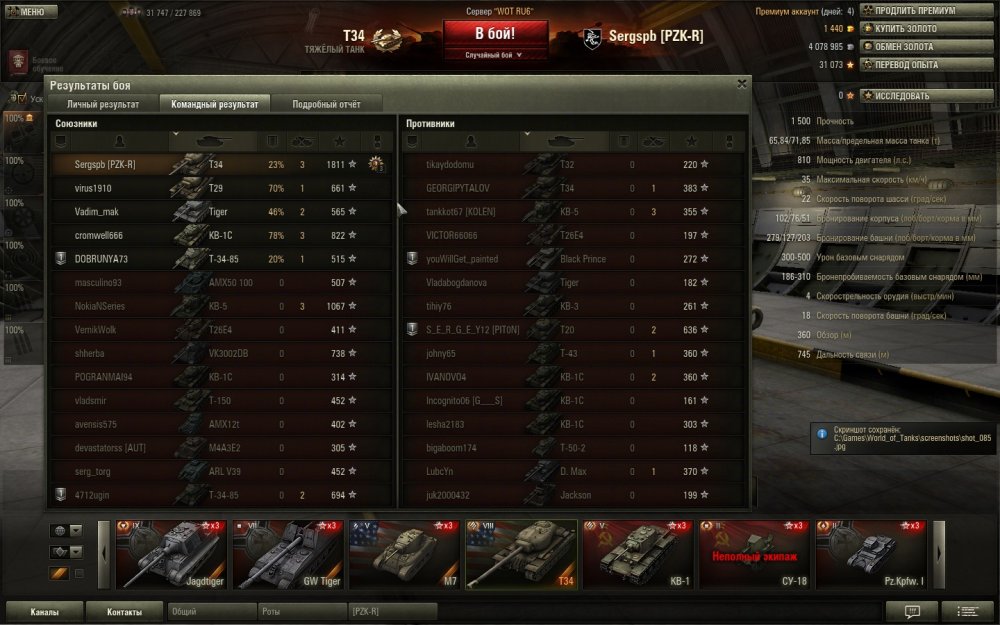1000x625 pixels.
Task: Select the Командный результат tab
Action: (214, 103)
